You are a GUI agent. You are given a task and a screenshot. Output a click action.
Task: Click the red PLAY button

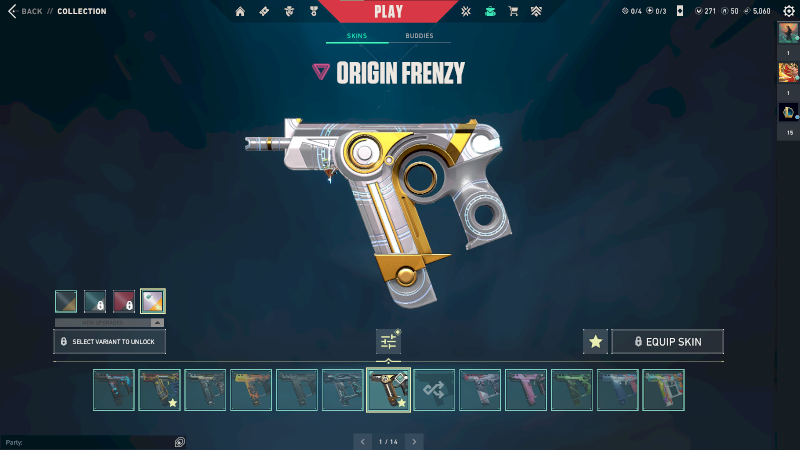pos(388,11)
